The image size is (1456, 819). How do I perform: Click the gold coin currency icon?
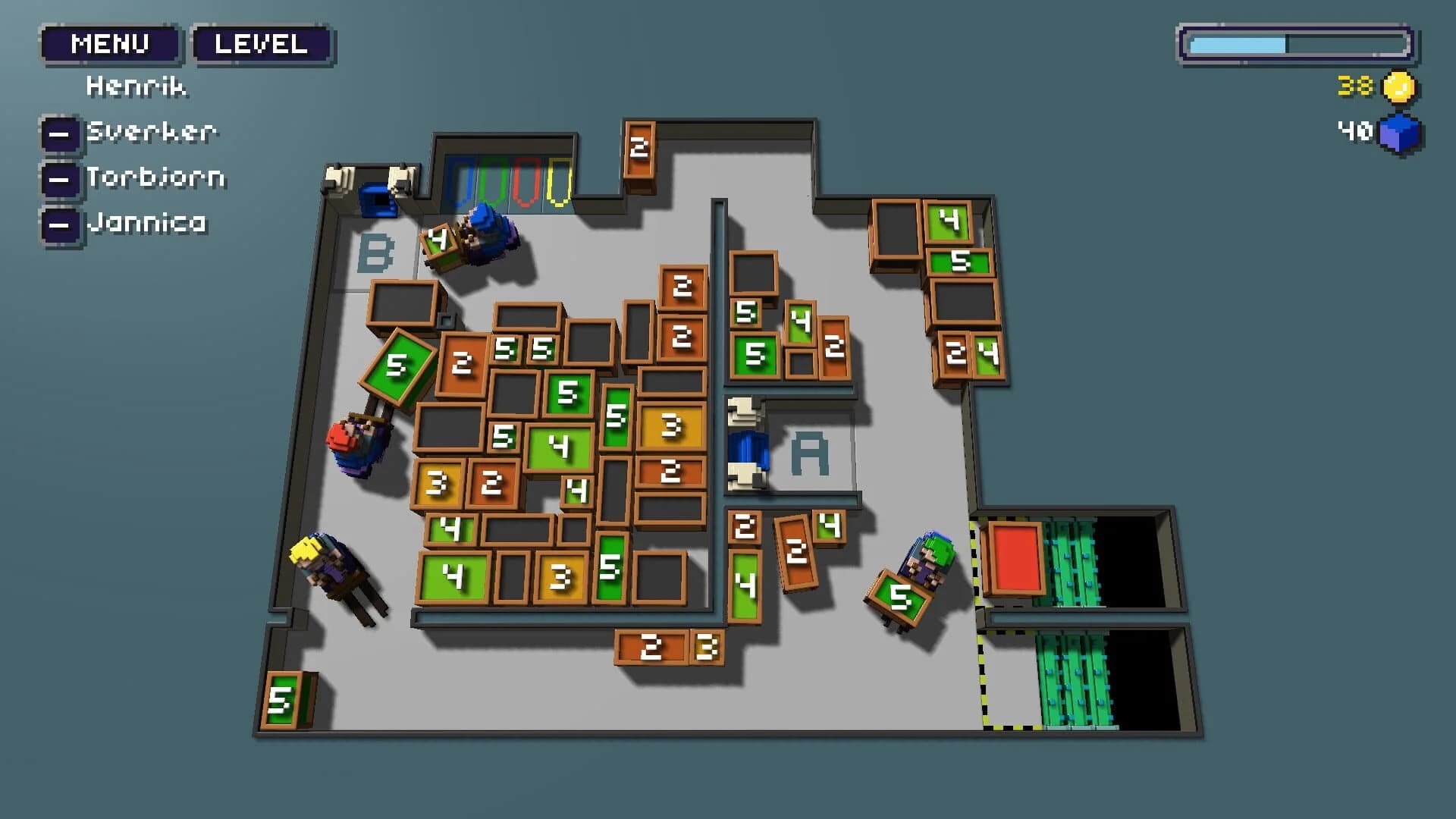[1398, 87]
